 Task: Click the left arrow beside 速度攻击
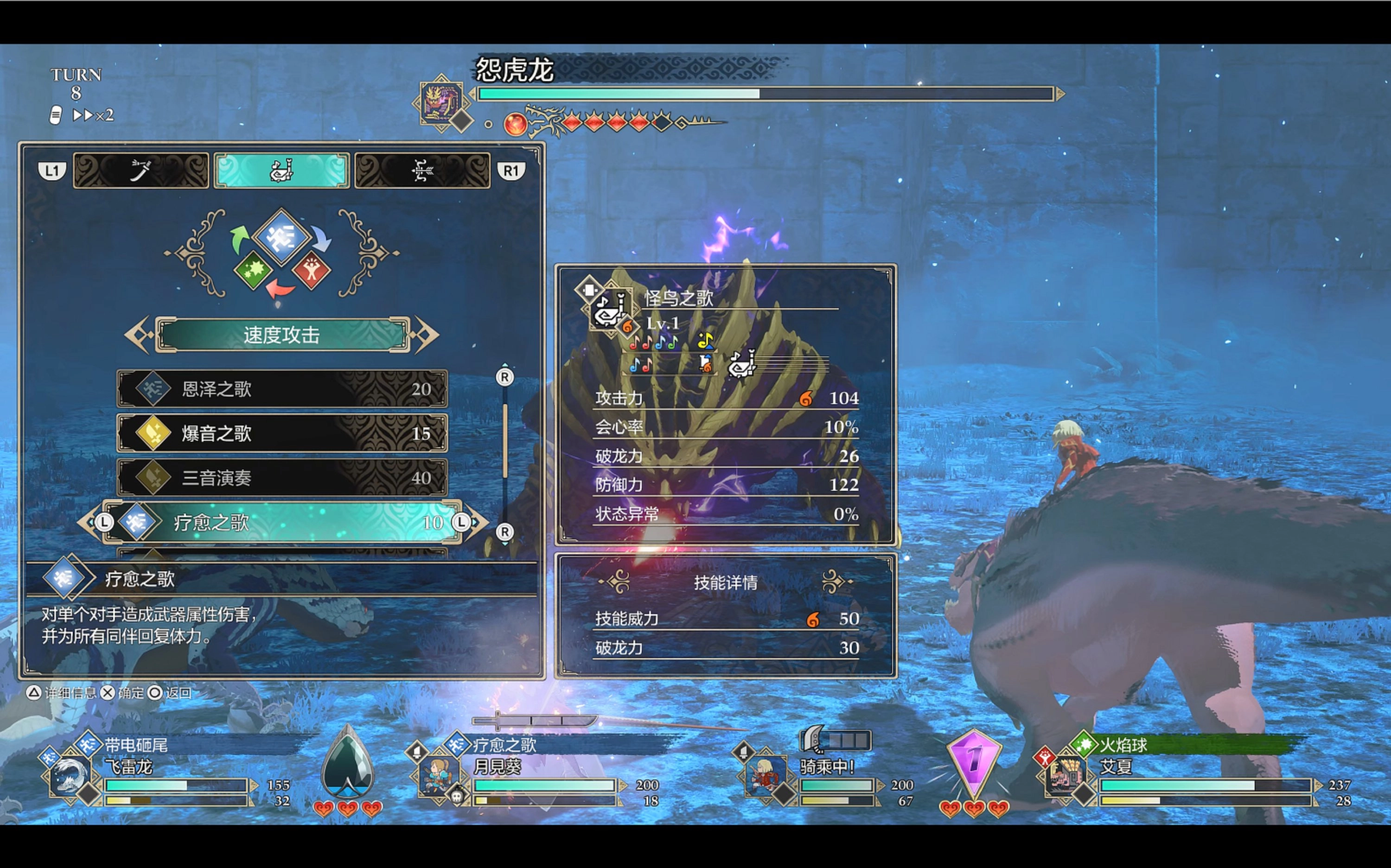coord(137,335)
